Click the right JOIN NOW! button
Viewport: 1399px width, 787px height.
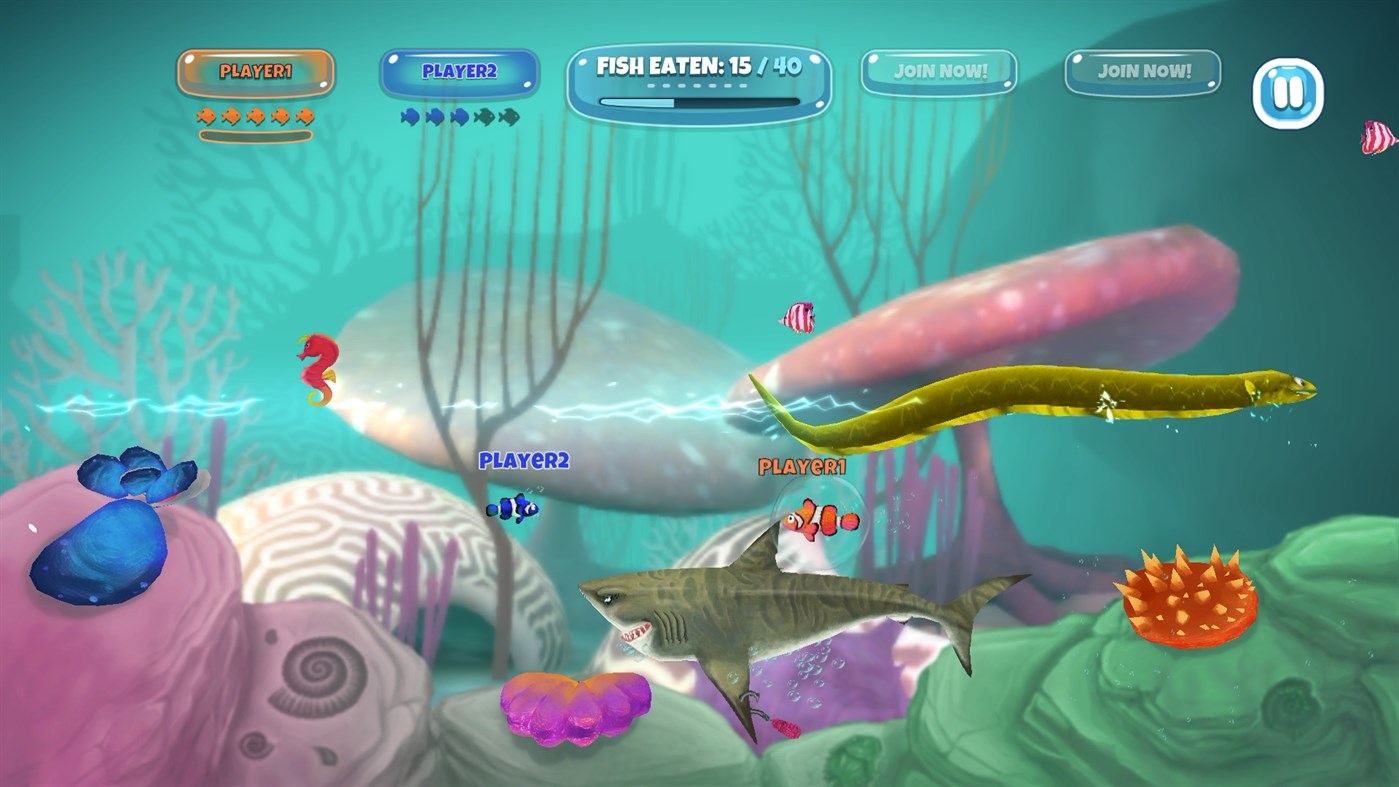(x=1142, y=71)
